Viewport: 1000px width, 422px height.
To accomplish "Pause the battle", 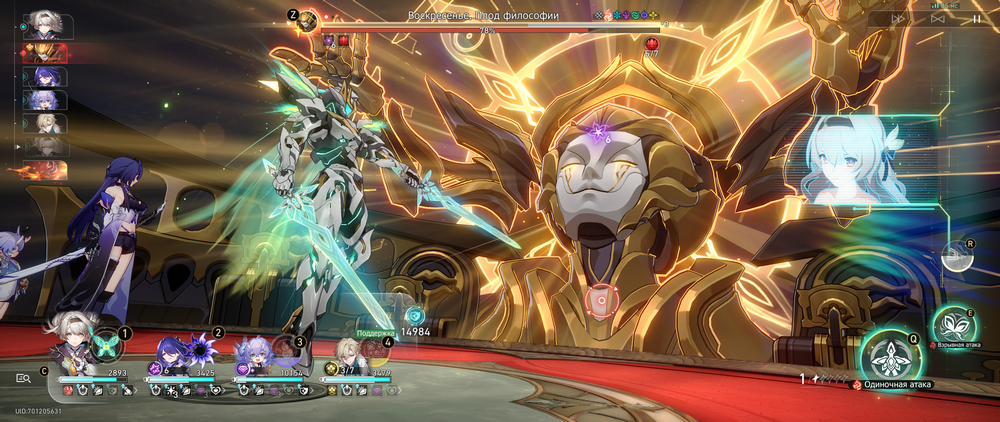I will tap(976, 18).
